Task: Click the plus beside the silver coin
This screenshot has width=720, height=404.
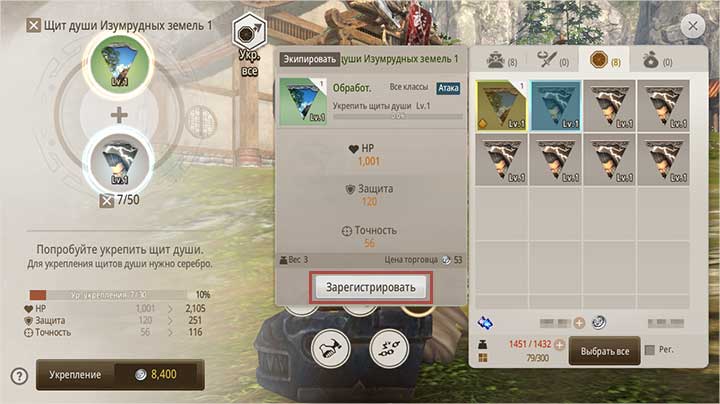Action: pos(578,323)
